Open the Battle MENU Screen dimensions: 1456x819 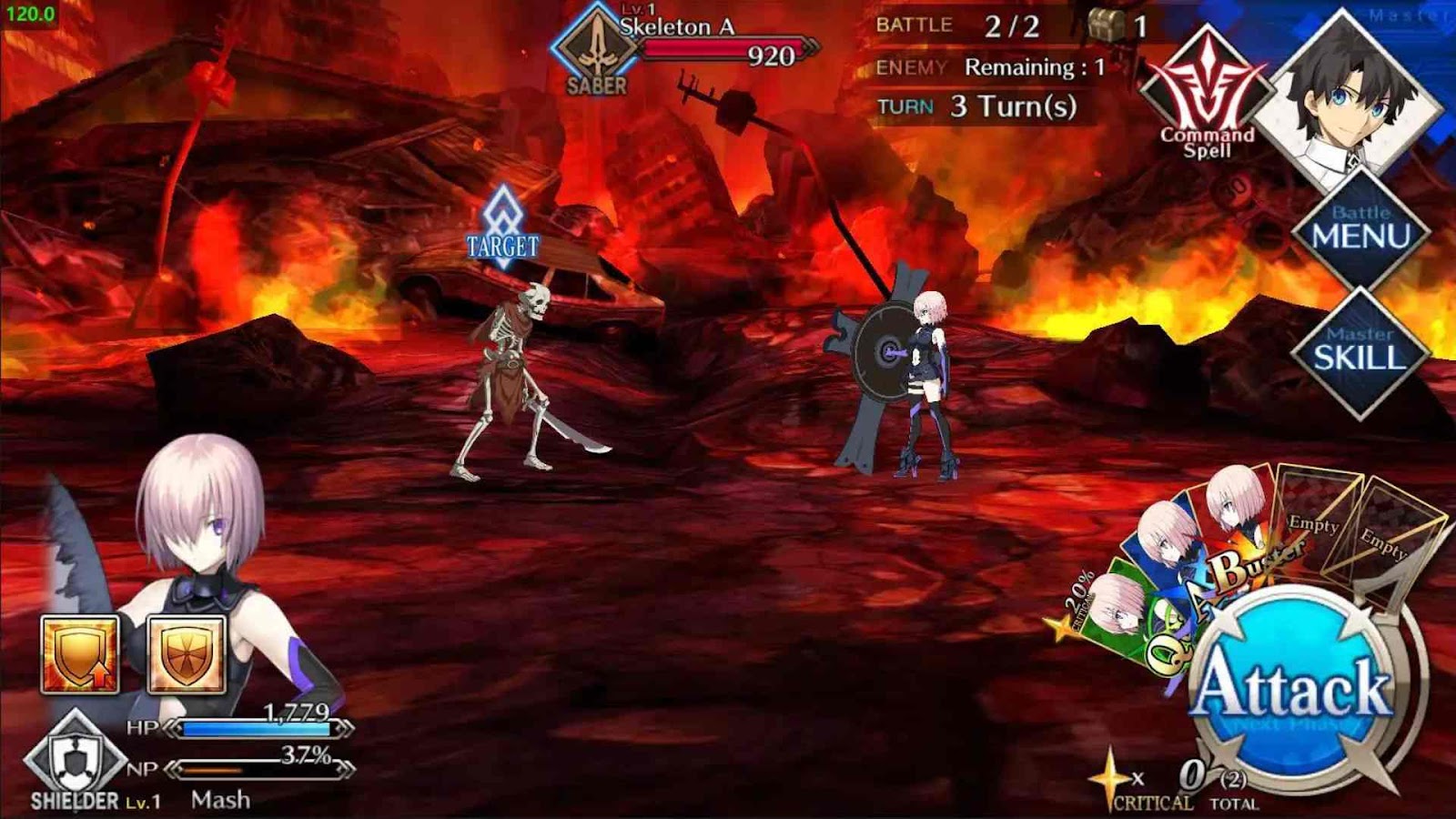coord(1360,228)
